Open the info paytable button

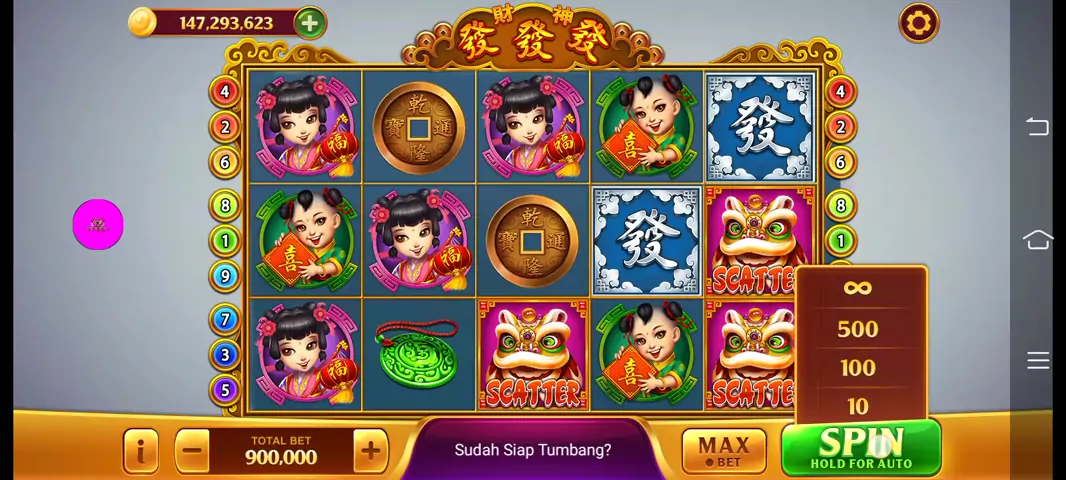pyautogui.click(x=141, y=451)
